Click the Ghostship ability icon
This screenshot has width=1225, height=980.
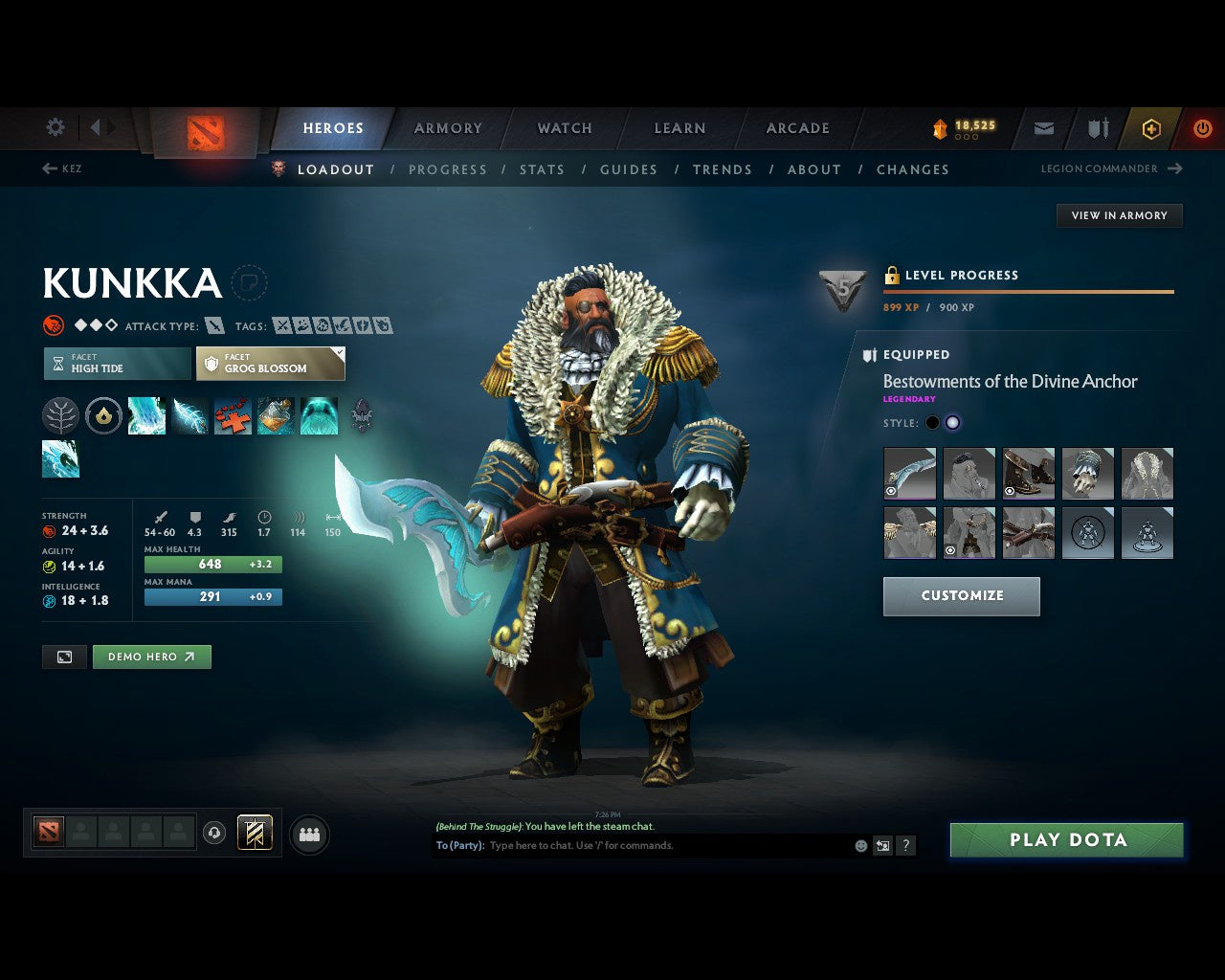coord(319,415)
